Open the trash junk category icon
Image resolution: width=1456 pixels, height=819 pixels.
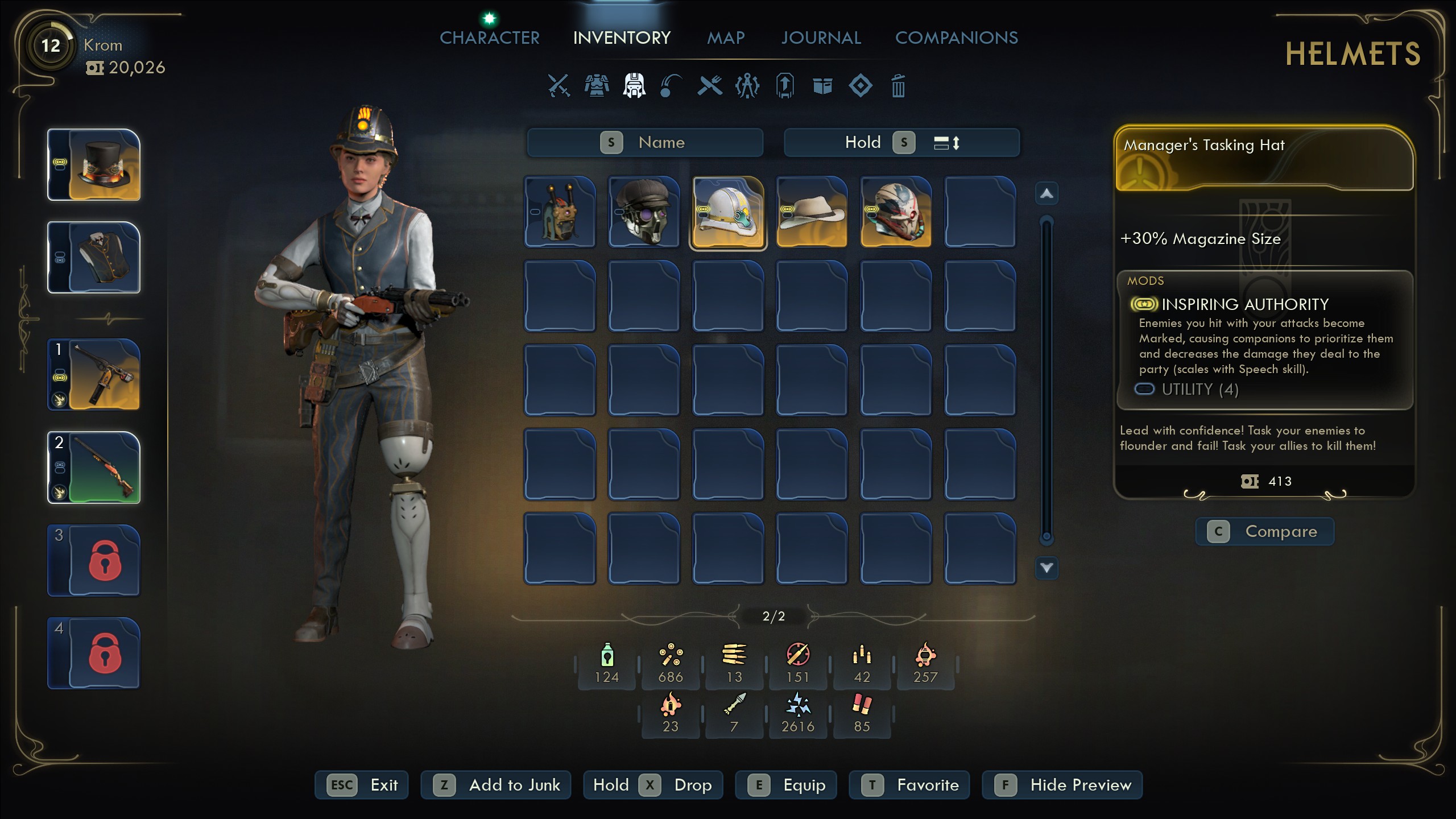click(899, 86)
